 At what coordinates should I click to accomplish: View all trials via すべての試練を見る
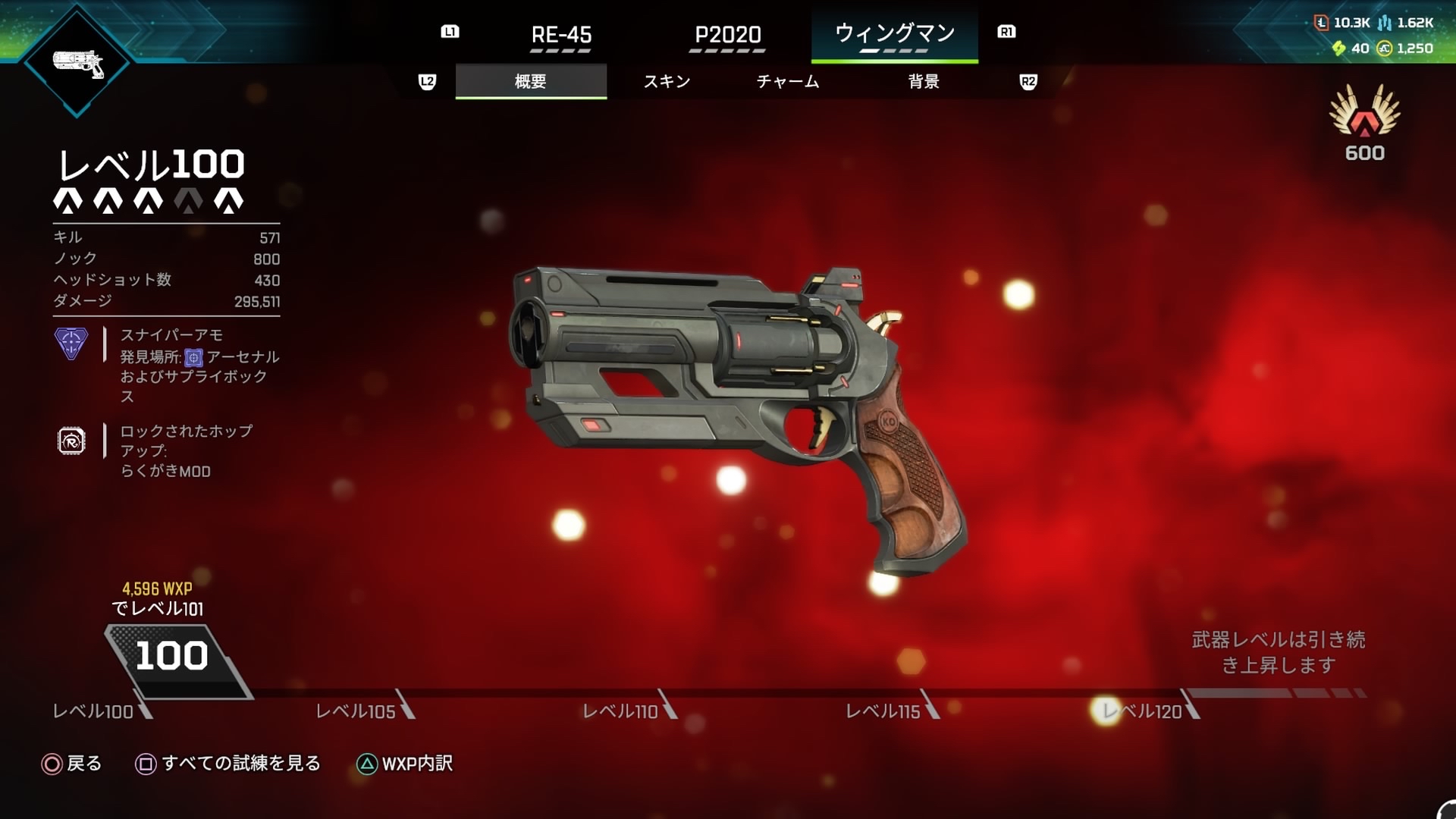[228, 764]
